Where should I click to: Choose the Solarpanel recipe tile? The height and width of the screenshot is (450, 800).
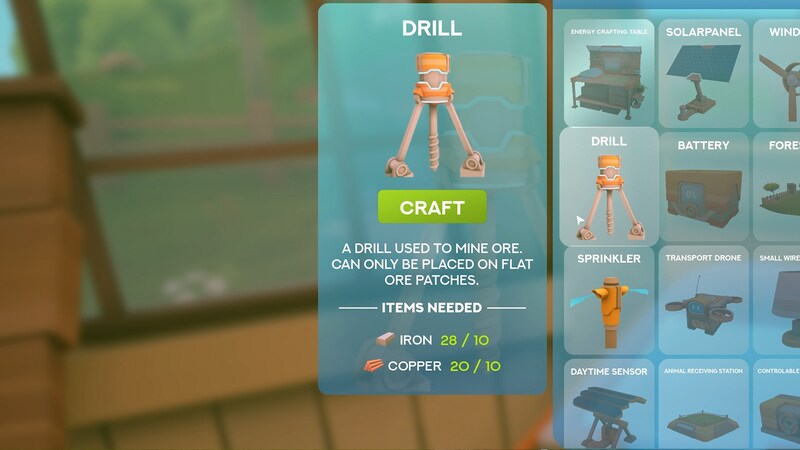(704, 73)
